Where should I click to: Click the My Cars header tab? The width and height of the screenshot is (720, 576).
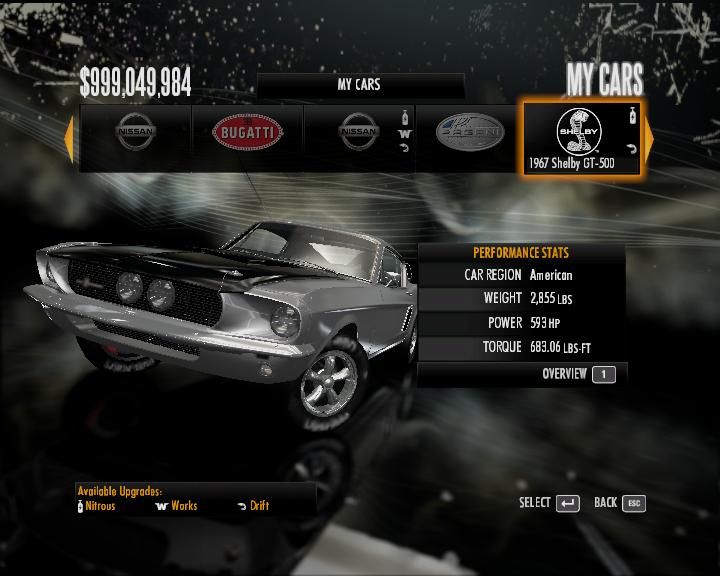point(360,85)
